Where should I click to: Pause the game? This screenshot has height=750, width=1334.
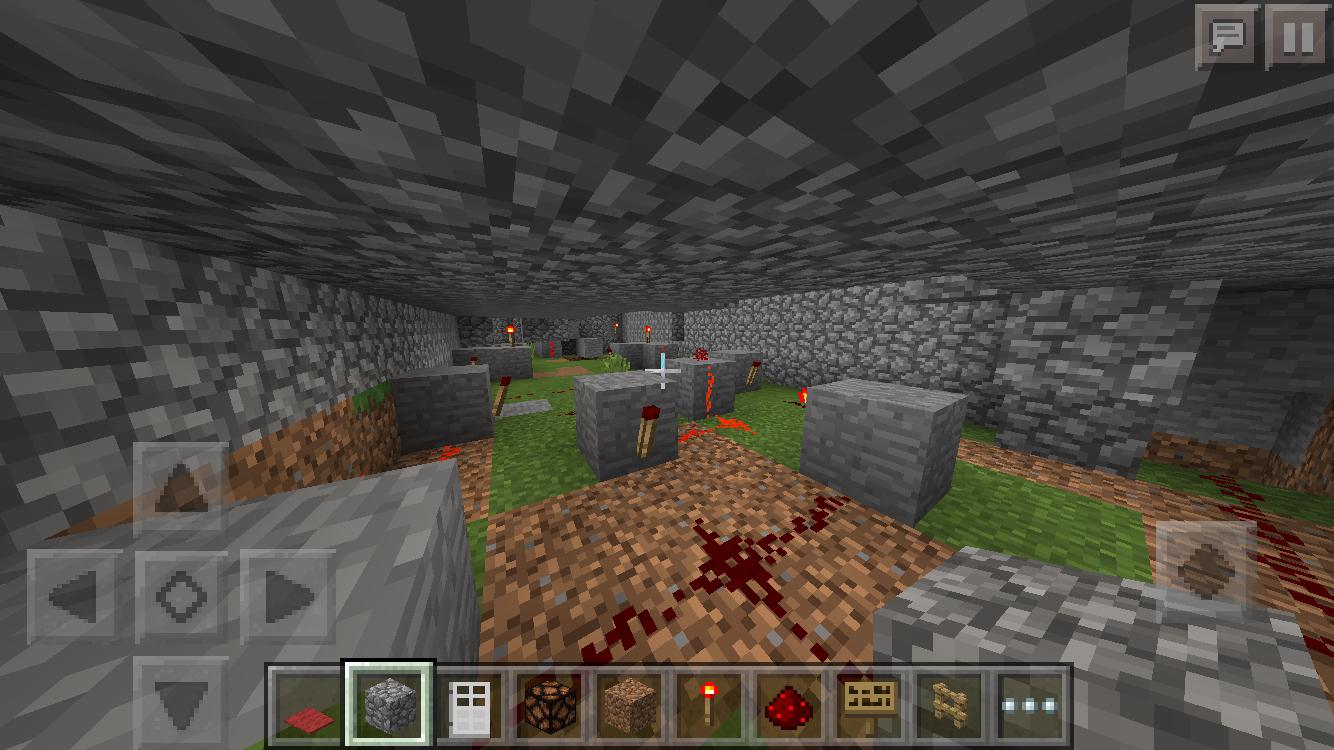pyautogui.click(x=1297, y=37)
